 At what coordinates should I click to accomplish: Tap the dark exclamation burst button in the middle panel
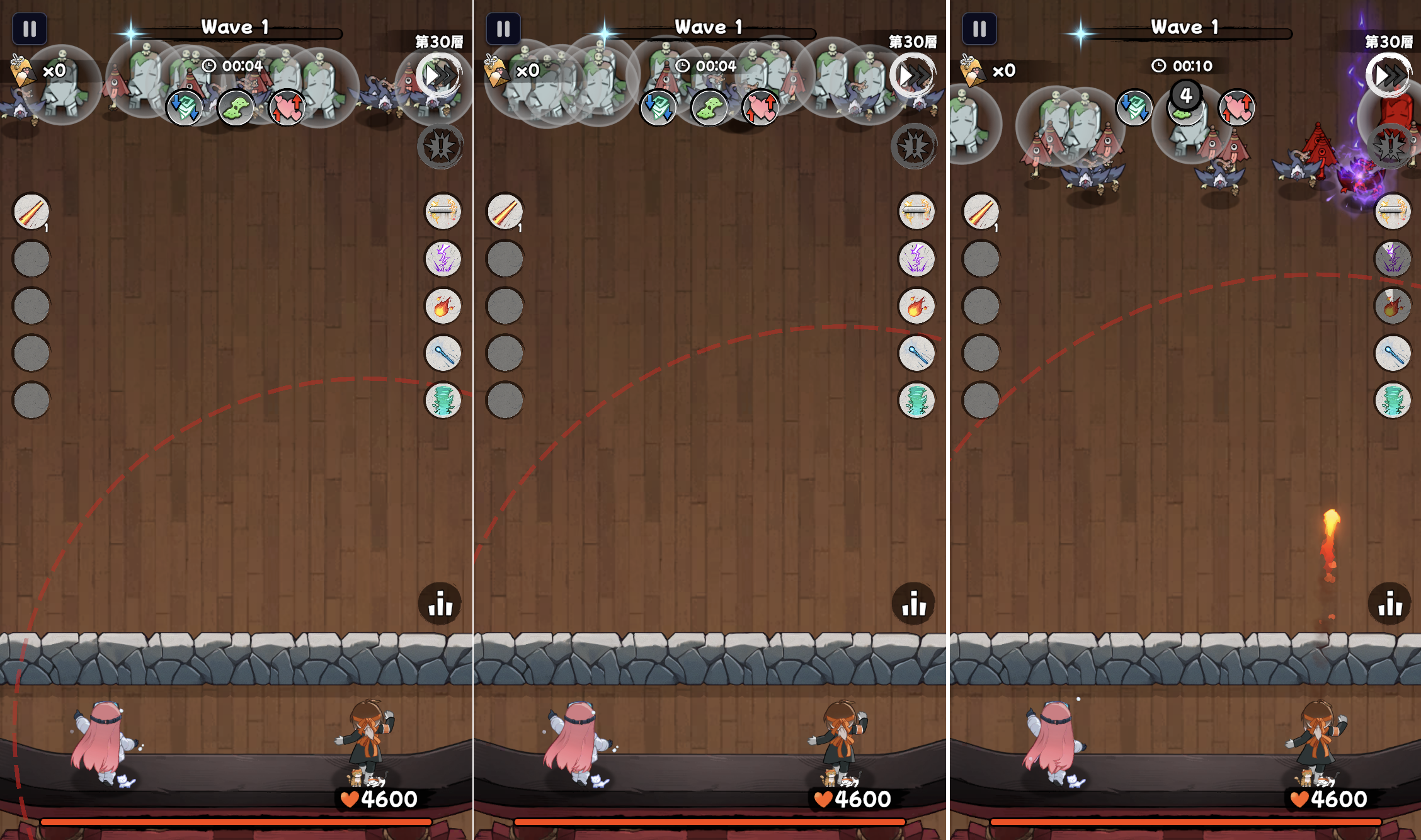pos(914,146)
